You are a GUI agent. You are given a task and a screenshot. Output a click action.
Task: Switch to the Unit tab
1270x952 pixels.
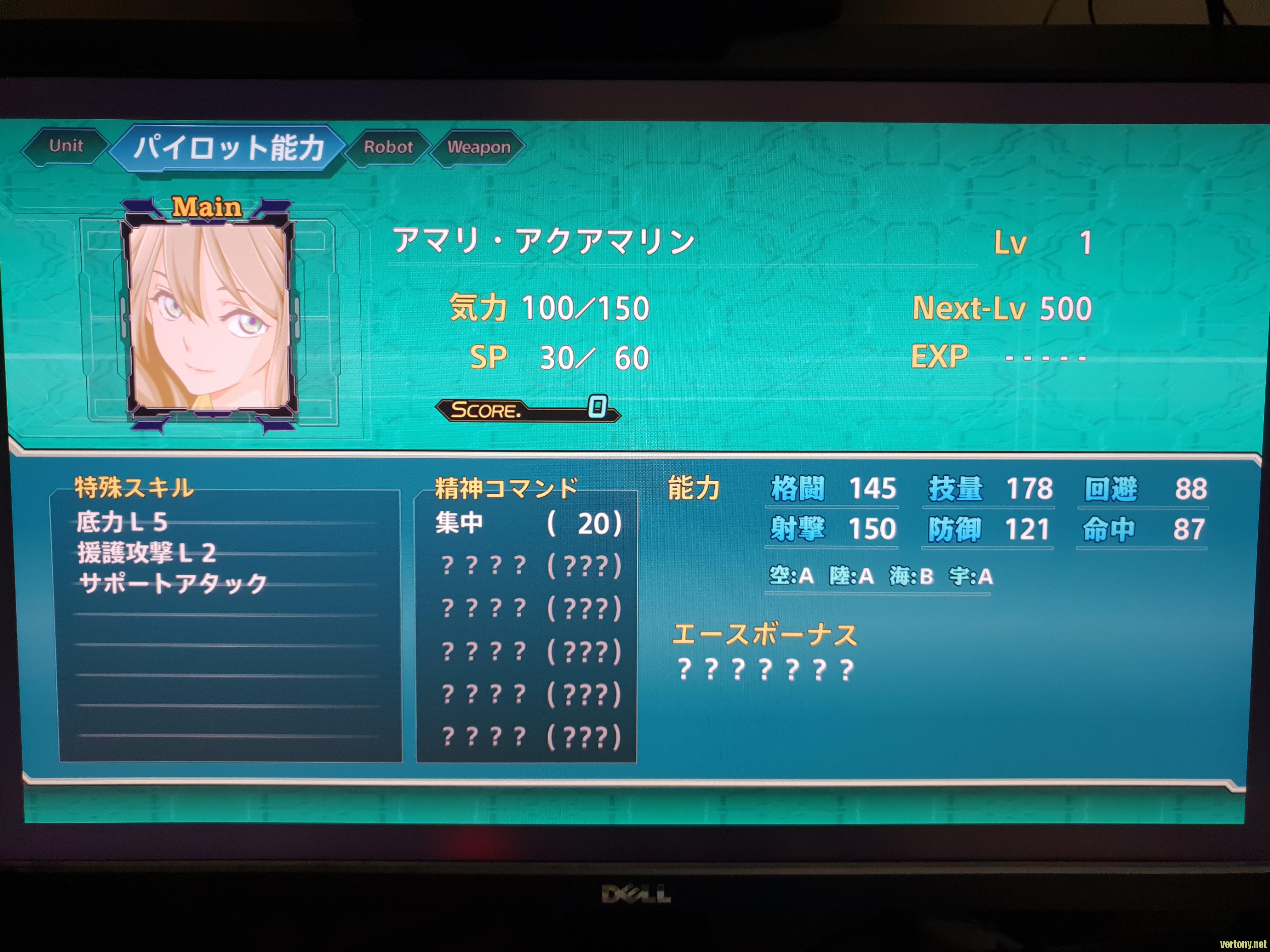click(x=66, y=146)
